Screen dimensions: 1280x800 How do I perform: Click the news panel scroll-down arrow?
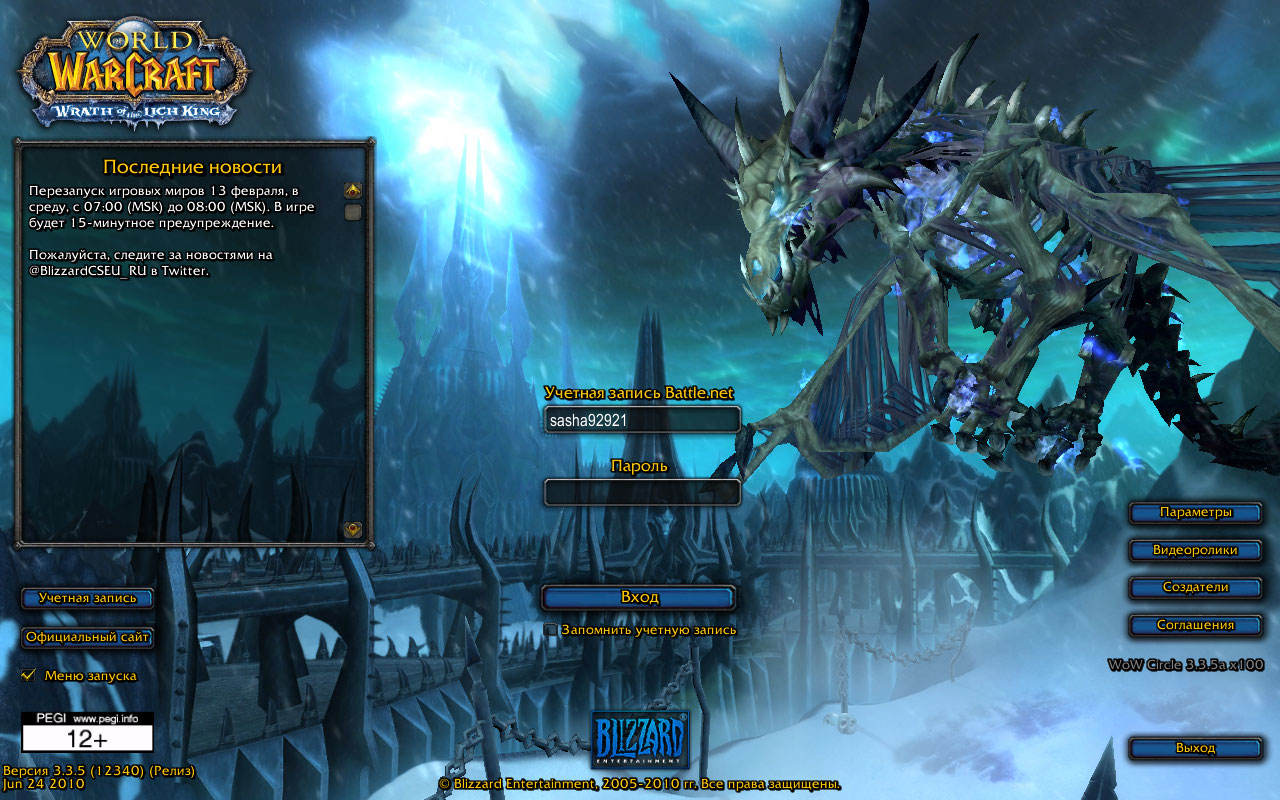coord(353,530)
